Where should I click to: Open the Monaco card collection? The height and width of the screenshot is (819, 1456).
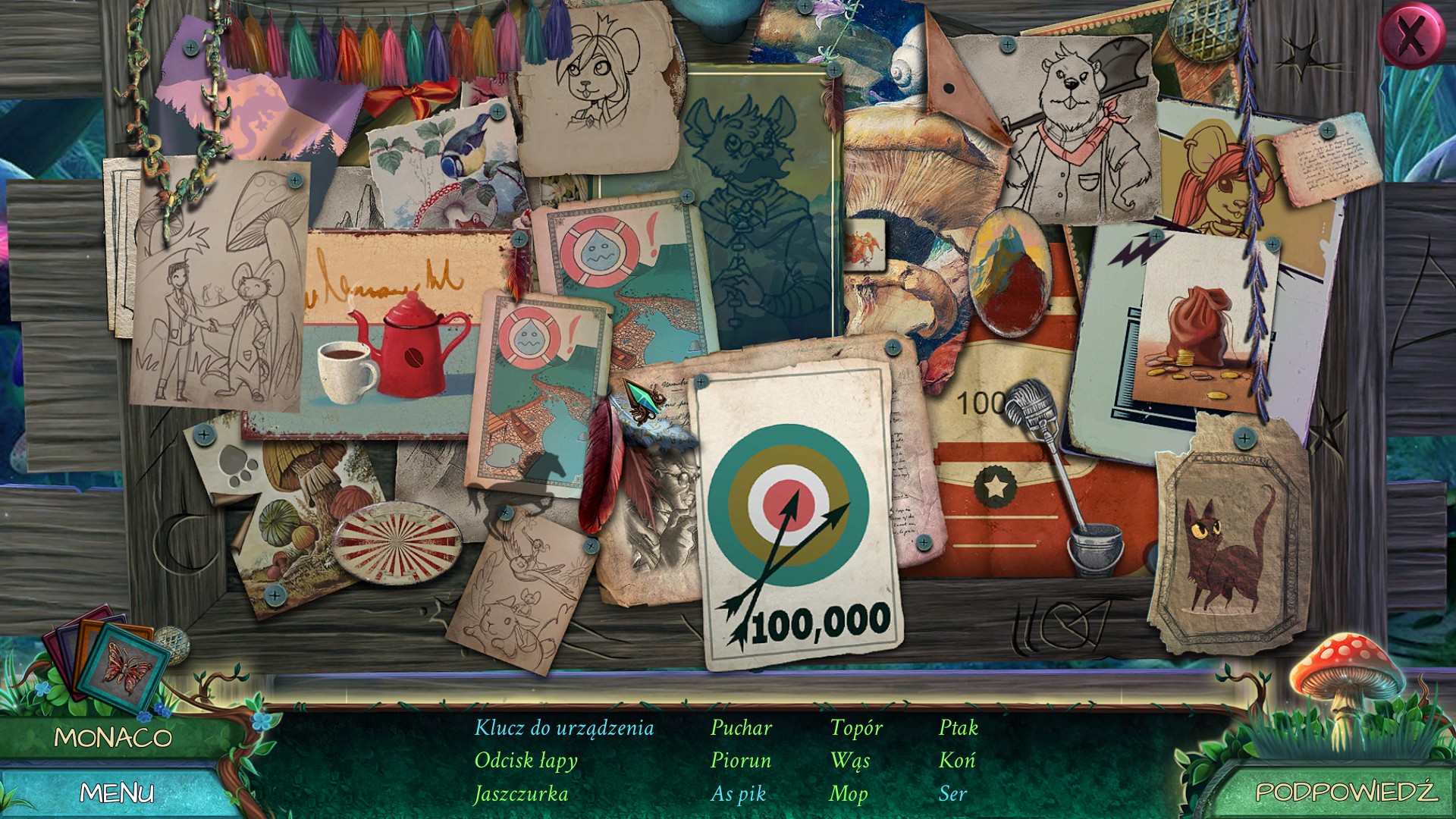pyautogui.click(x=114, y=737)
